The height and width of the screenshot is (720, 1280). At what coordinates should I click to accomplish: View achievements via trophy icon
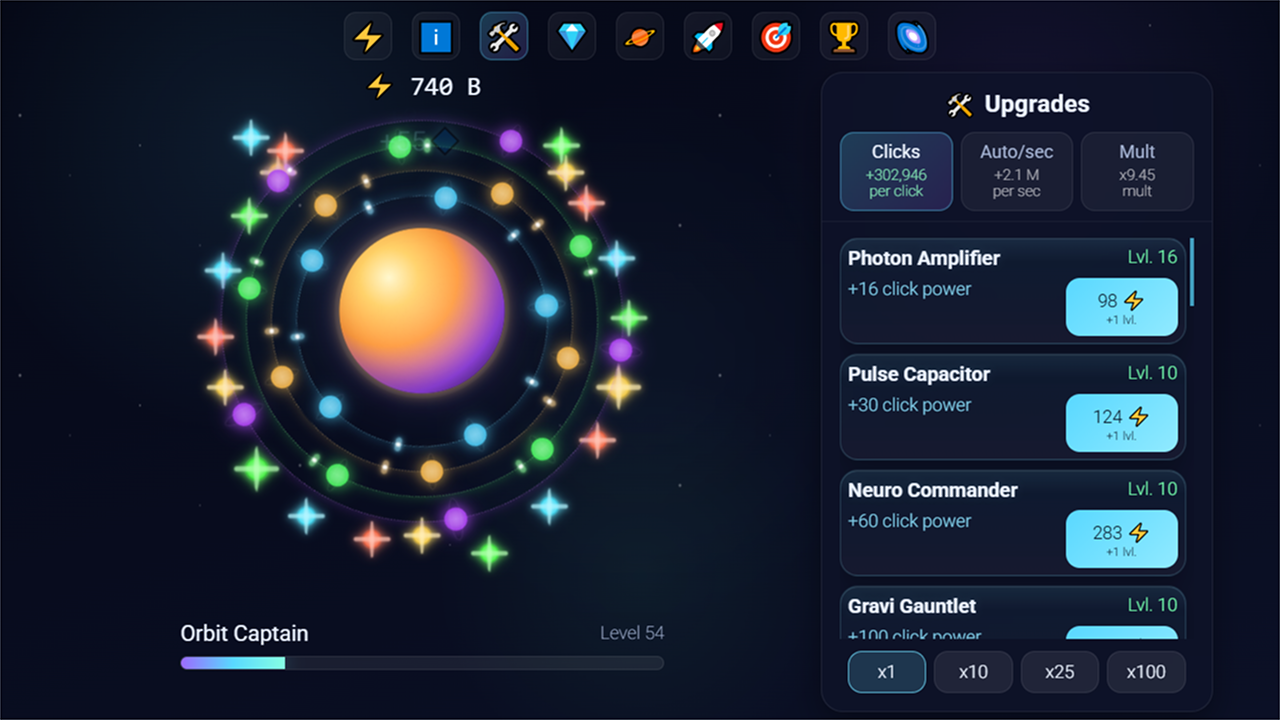tap(843, 36)
